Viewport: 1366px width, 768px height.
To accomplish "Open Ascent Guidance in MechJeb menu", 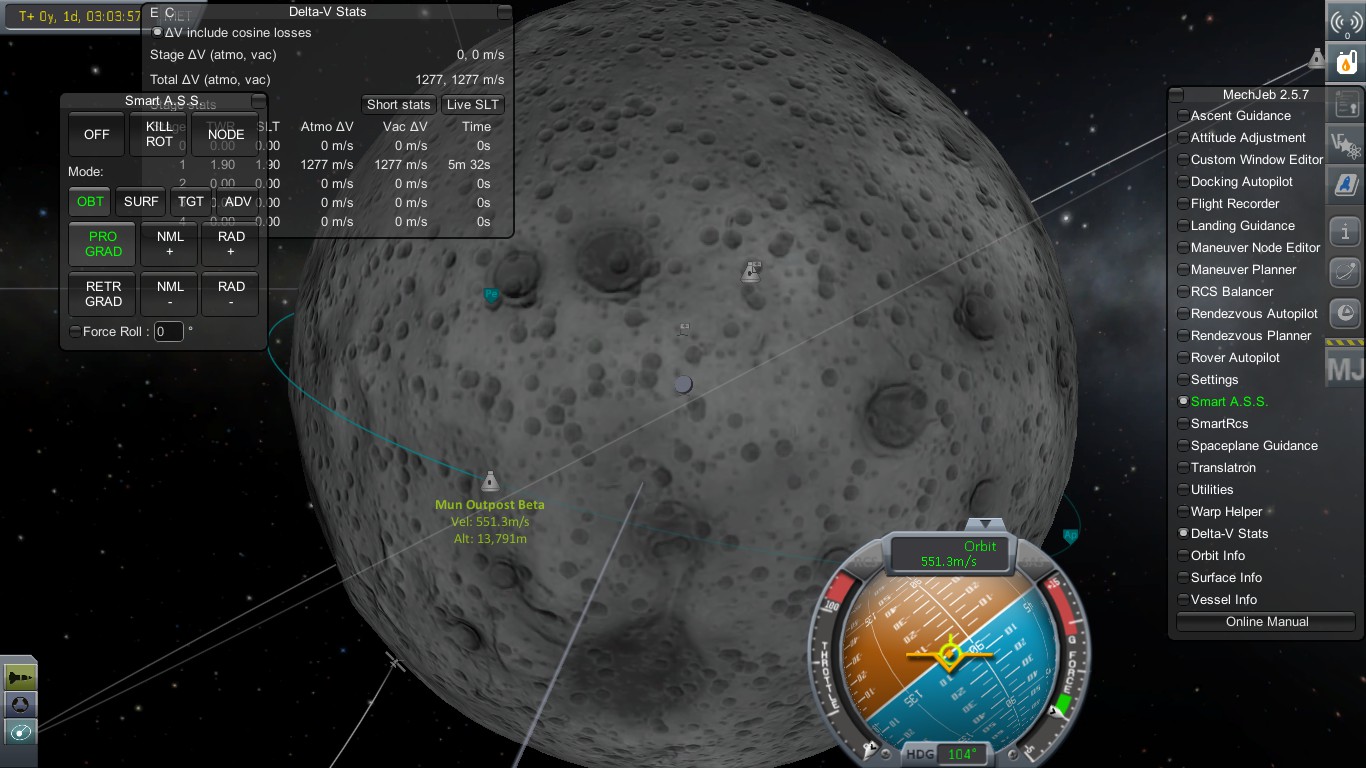I will (1240, 116).
